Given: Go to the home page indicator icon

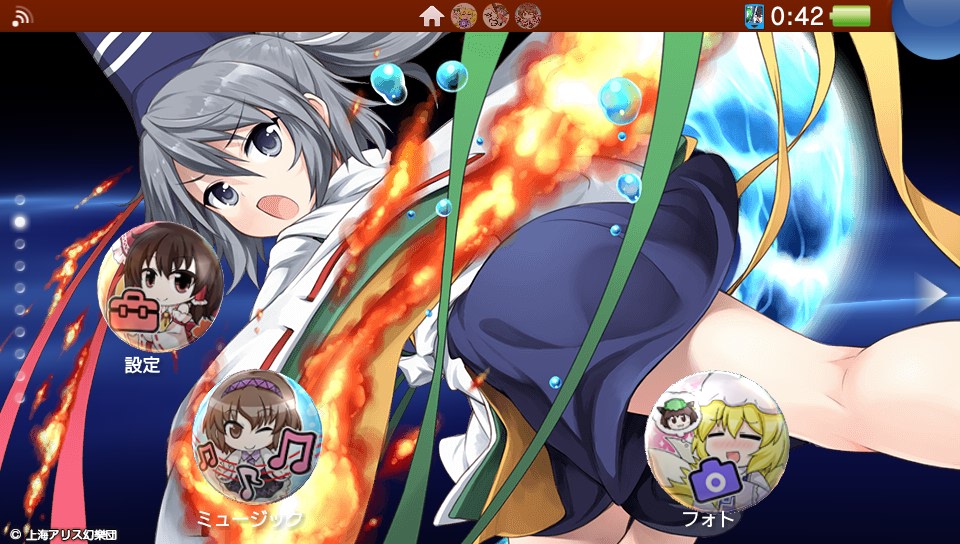Looking at the screenshot, I should [431, 16].
